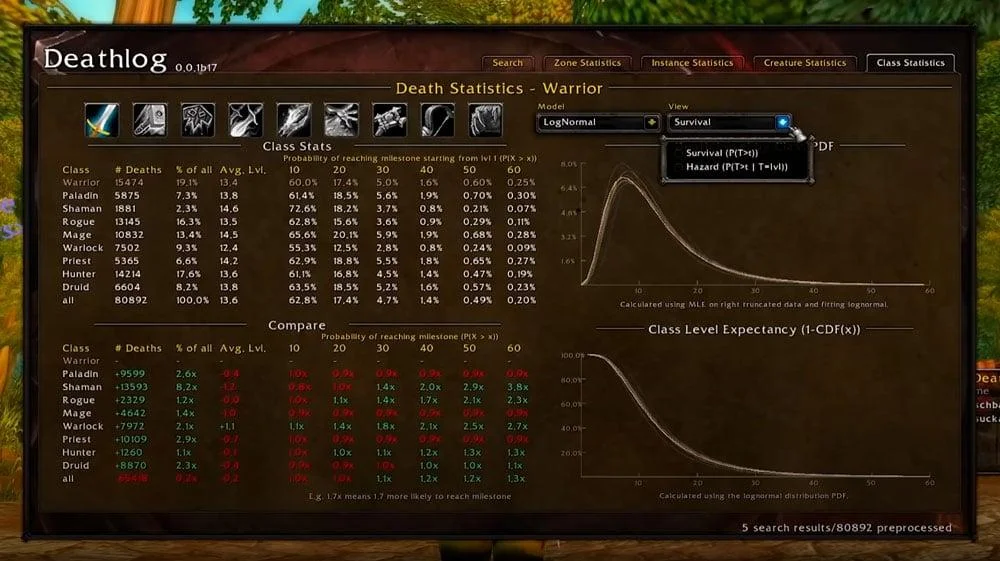Switch to the Zone Statistics tab
Viewport: 1000px width, 561px height.
588,63
